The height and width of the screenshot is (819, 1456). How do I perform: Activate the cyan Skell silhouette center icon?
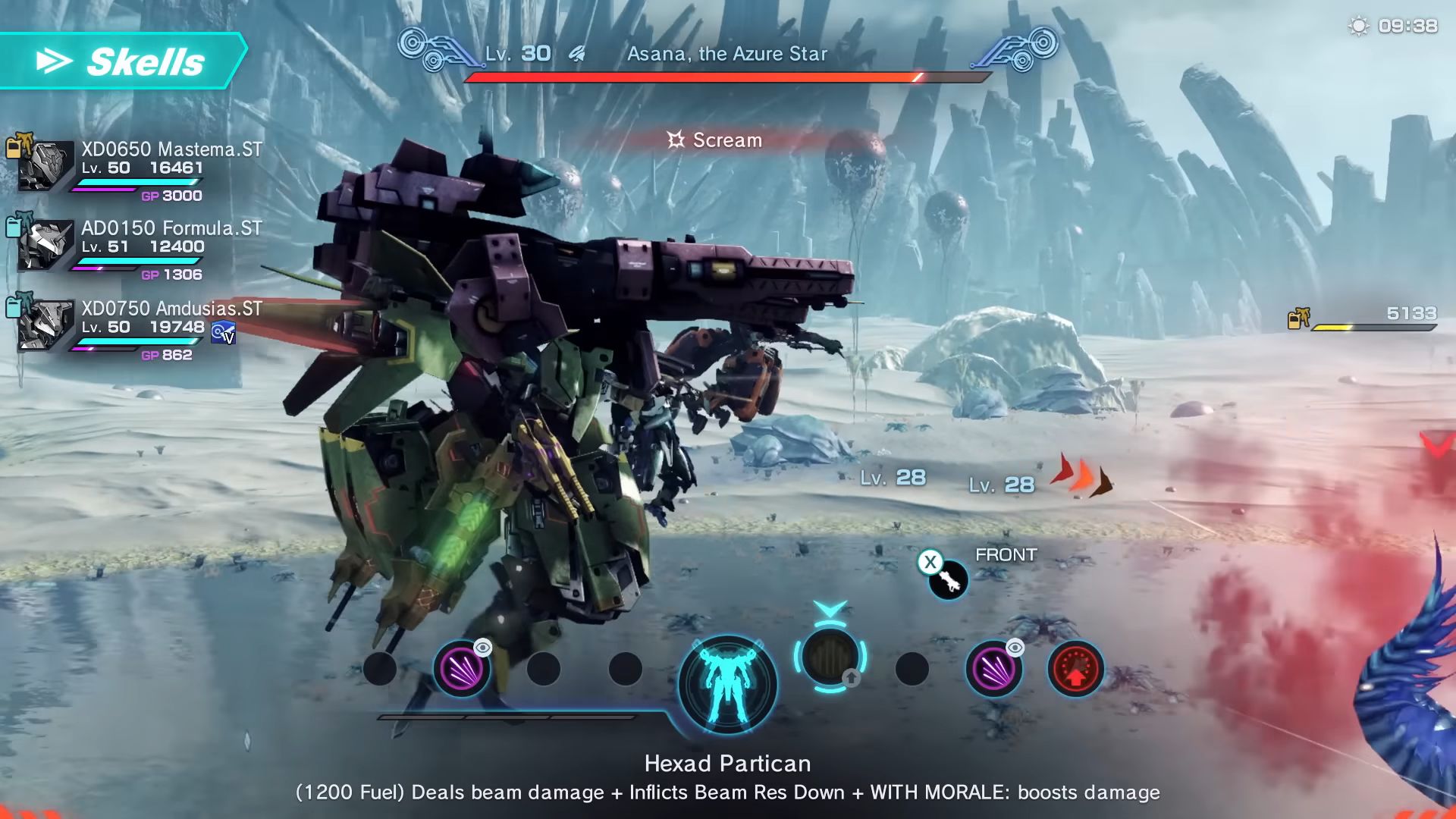point(727,684)
